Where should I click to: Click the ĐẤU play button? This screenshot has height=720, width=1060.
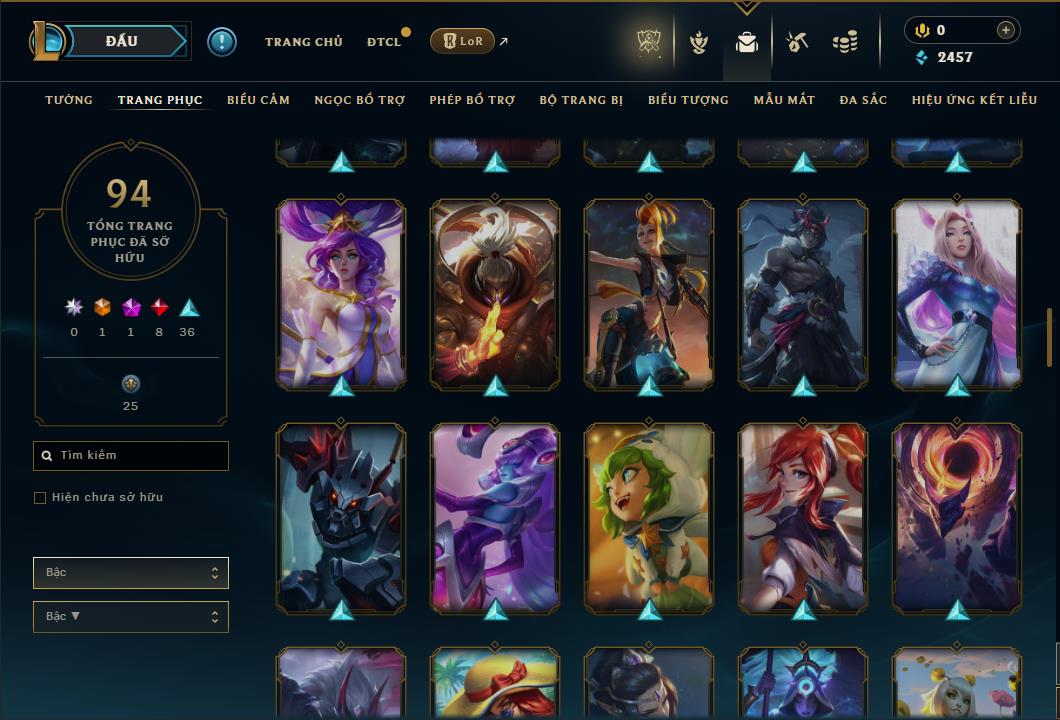tap(121, 41)
